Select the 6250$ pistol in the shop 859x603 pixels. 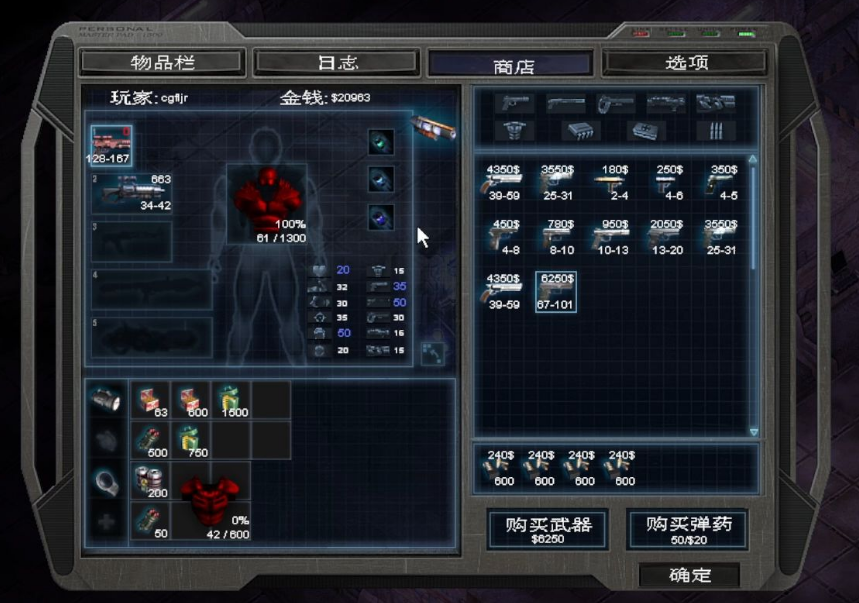555,291
